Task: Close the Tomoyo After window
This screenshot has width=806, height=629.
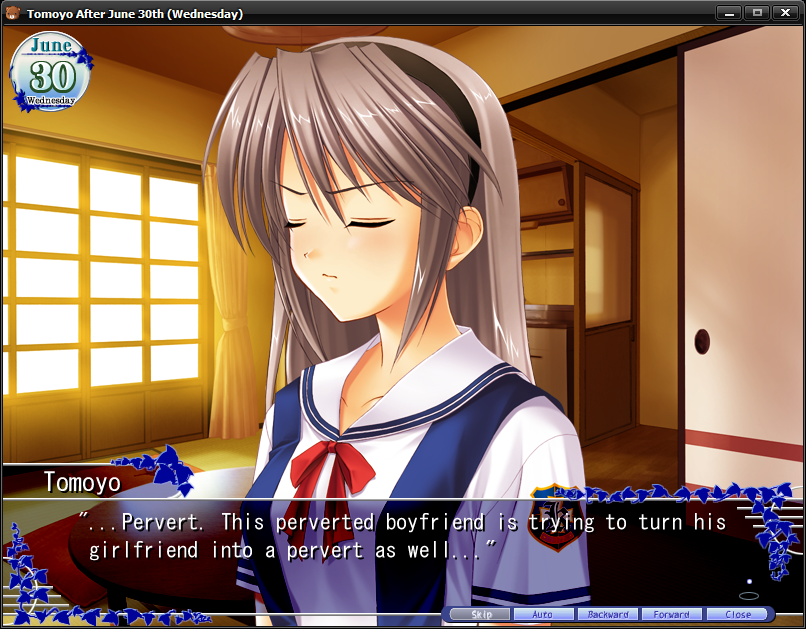Action: [785, 13]
